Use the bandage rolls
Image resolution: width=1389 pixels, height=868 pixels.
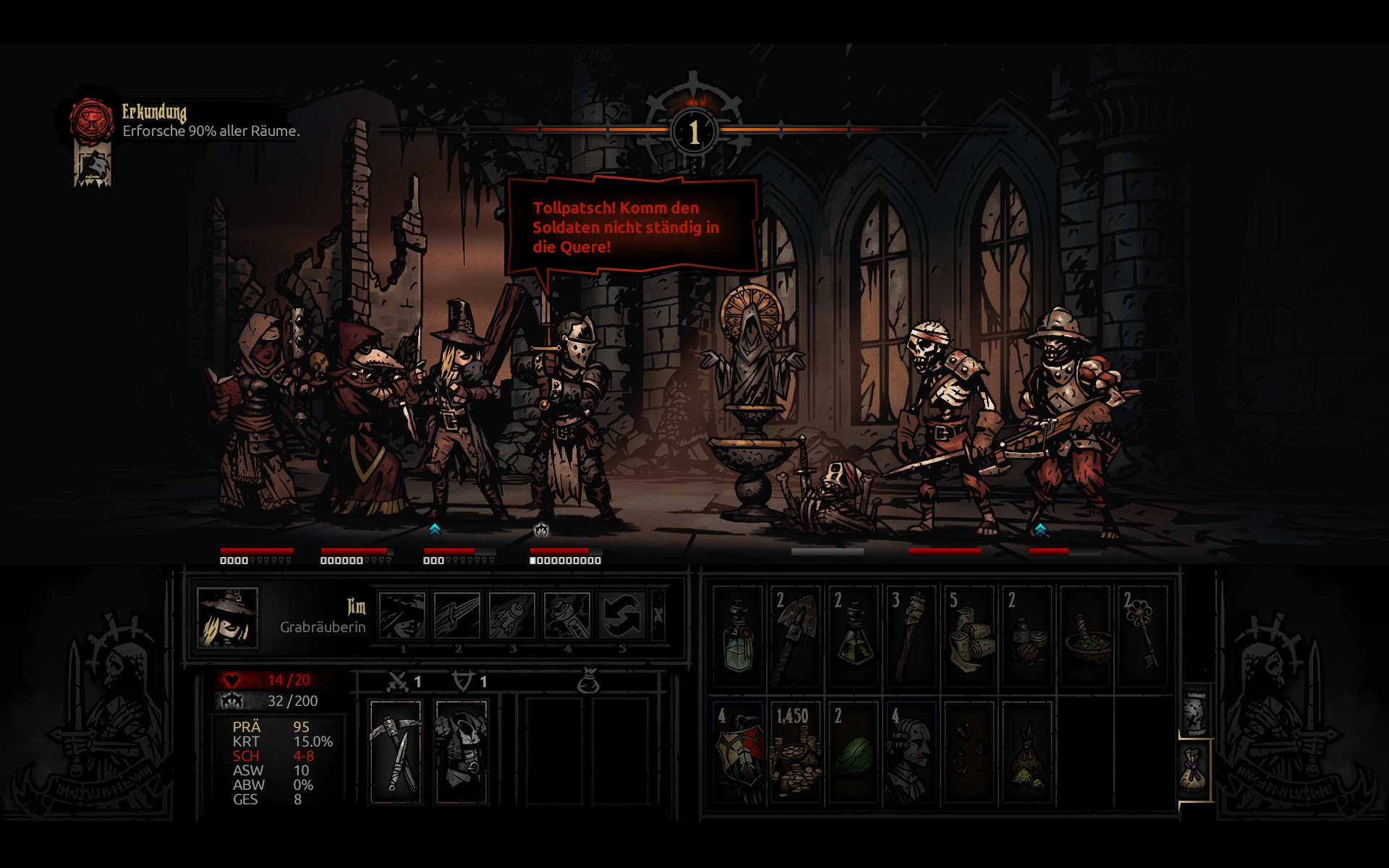tap(969, 637)
